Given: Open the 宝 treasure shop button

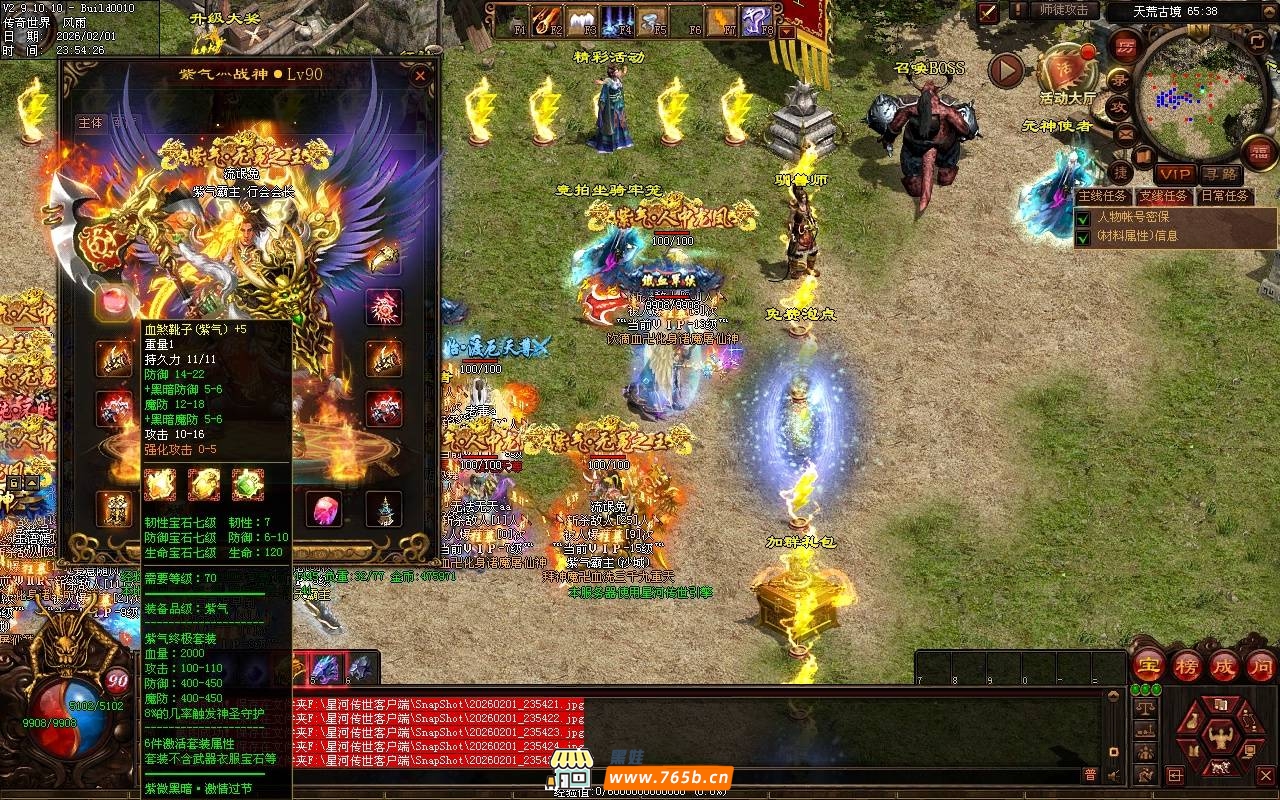Looking at the screenshot, I should pyautogui.click(x=1148, y=665).
